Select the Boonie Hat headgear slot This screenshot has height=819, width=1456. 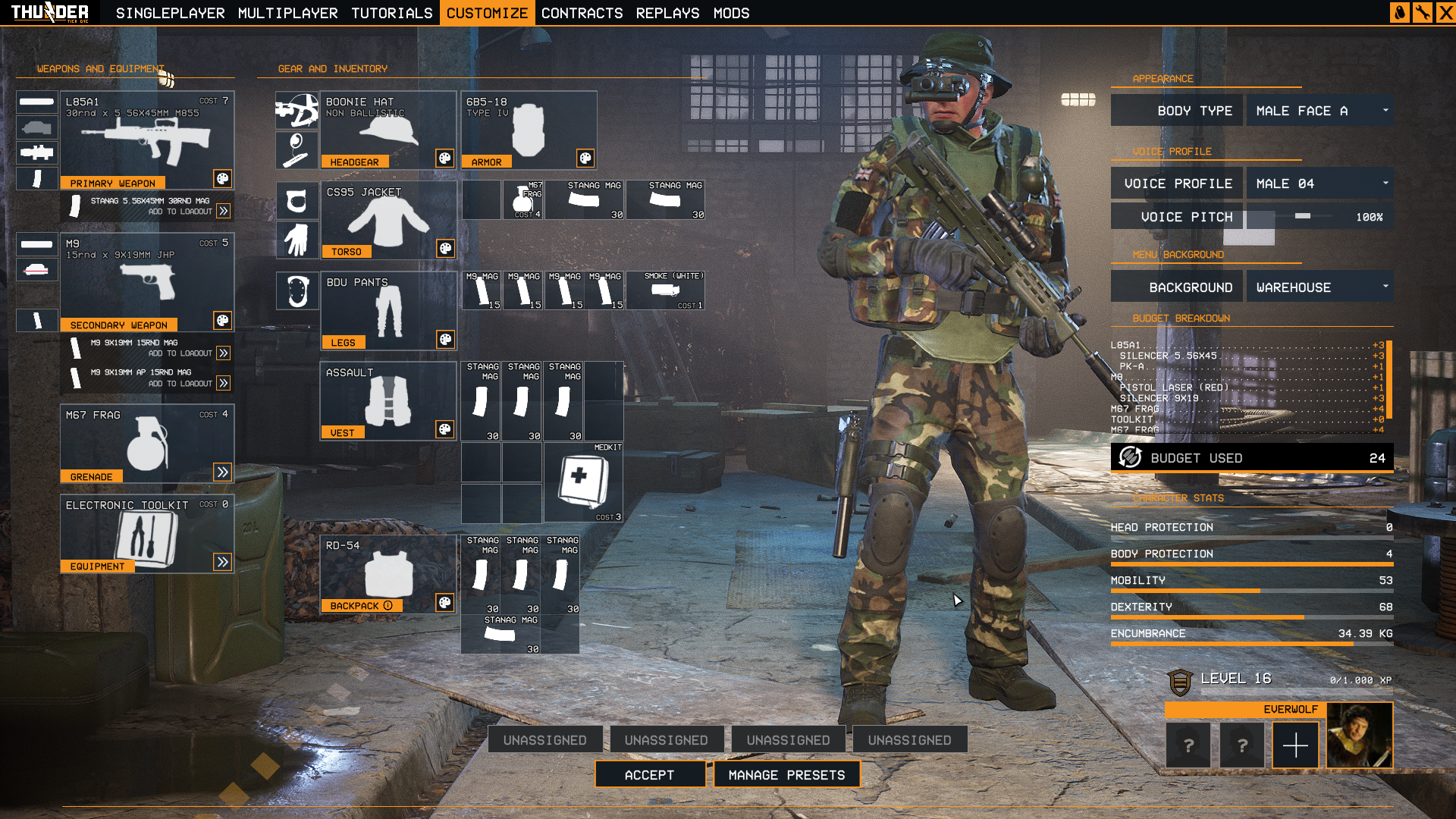tap(388, 130)
